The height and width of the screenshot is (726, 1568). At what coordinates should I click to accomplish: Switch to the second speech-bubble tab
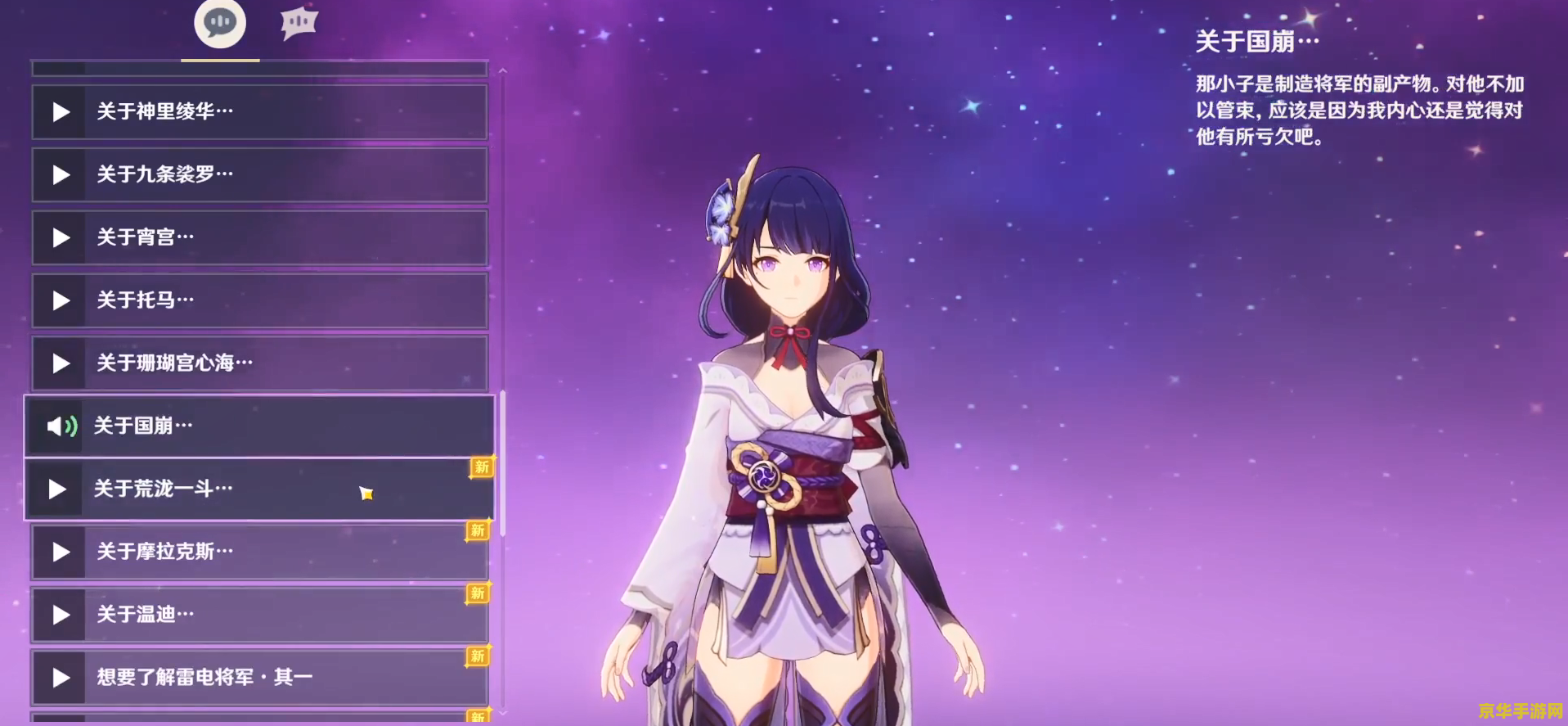tap(299, 23)
